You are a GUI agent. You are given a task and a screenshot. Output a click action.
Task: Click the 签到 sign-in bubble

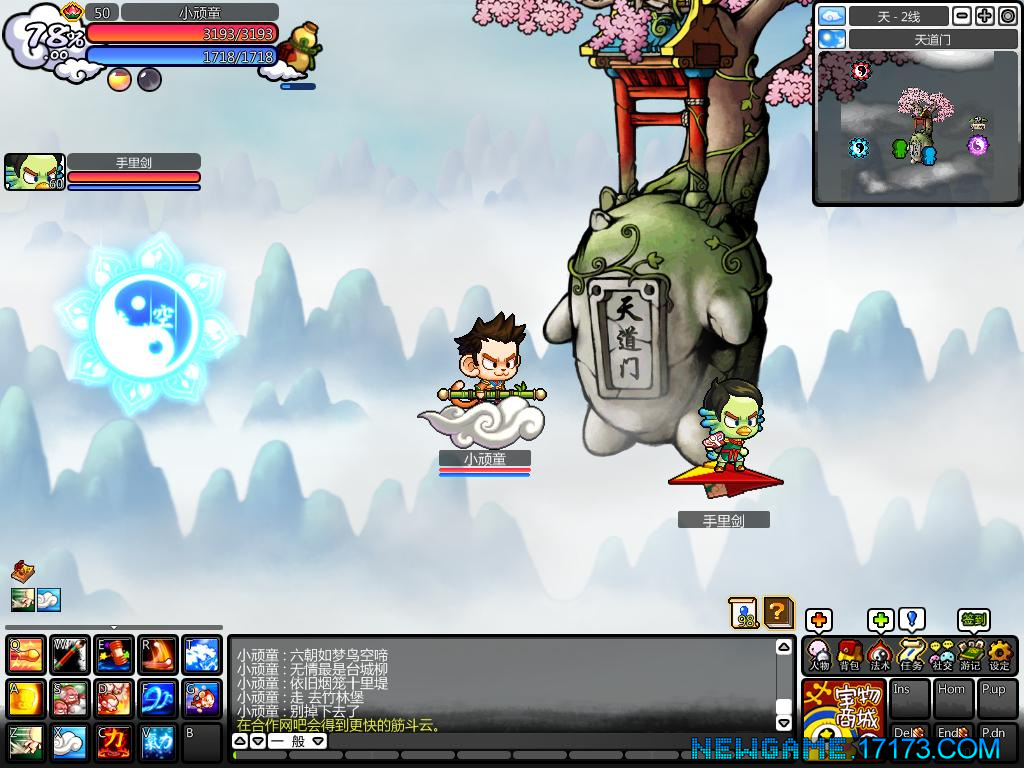973,620
